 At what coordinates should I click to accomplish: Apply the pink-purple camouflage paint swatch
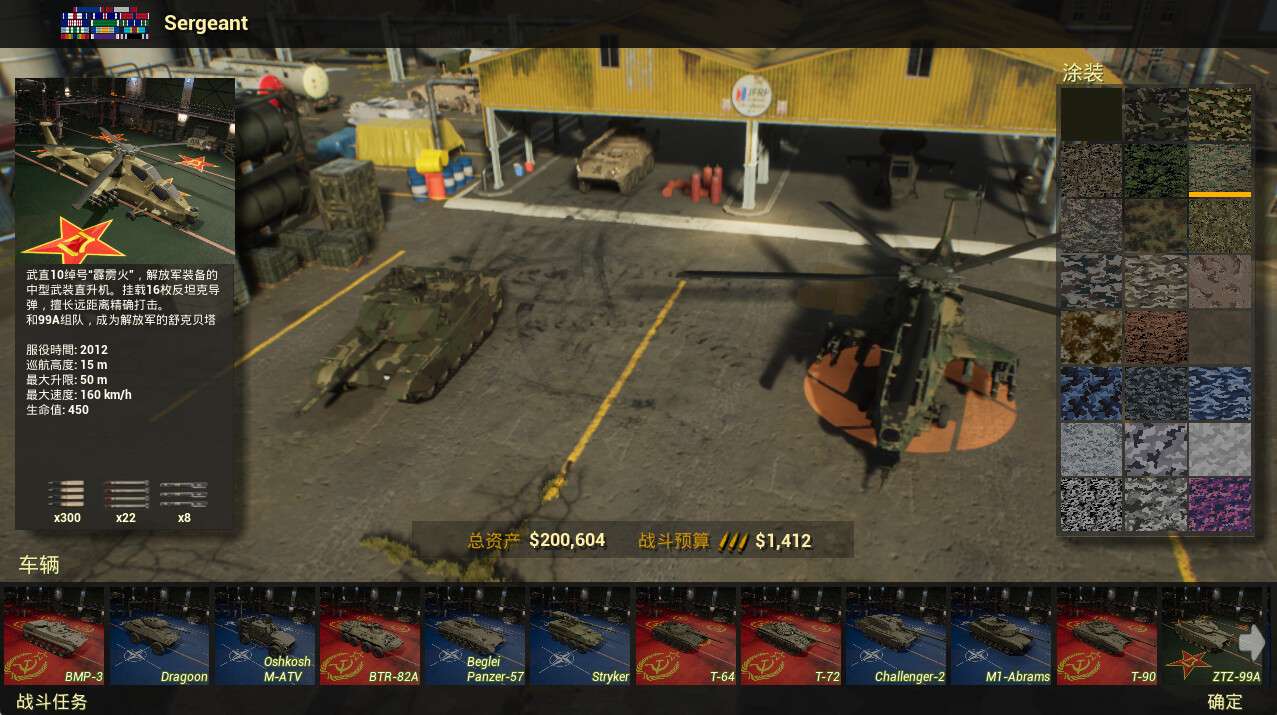(1219, 505)
